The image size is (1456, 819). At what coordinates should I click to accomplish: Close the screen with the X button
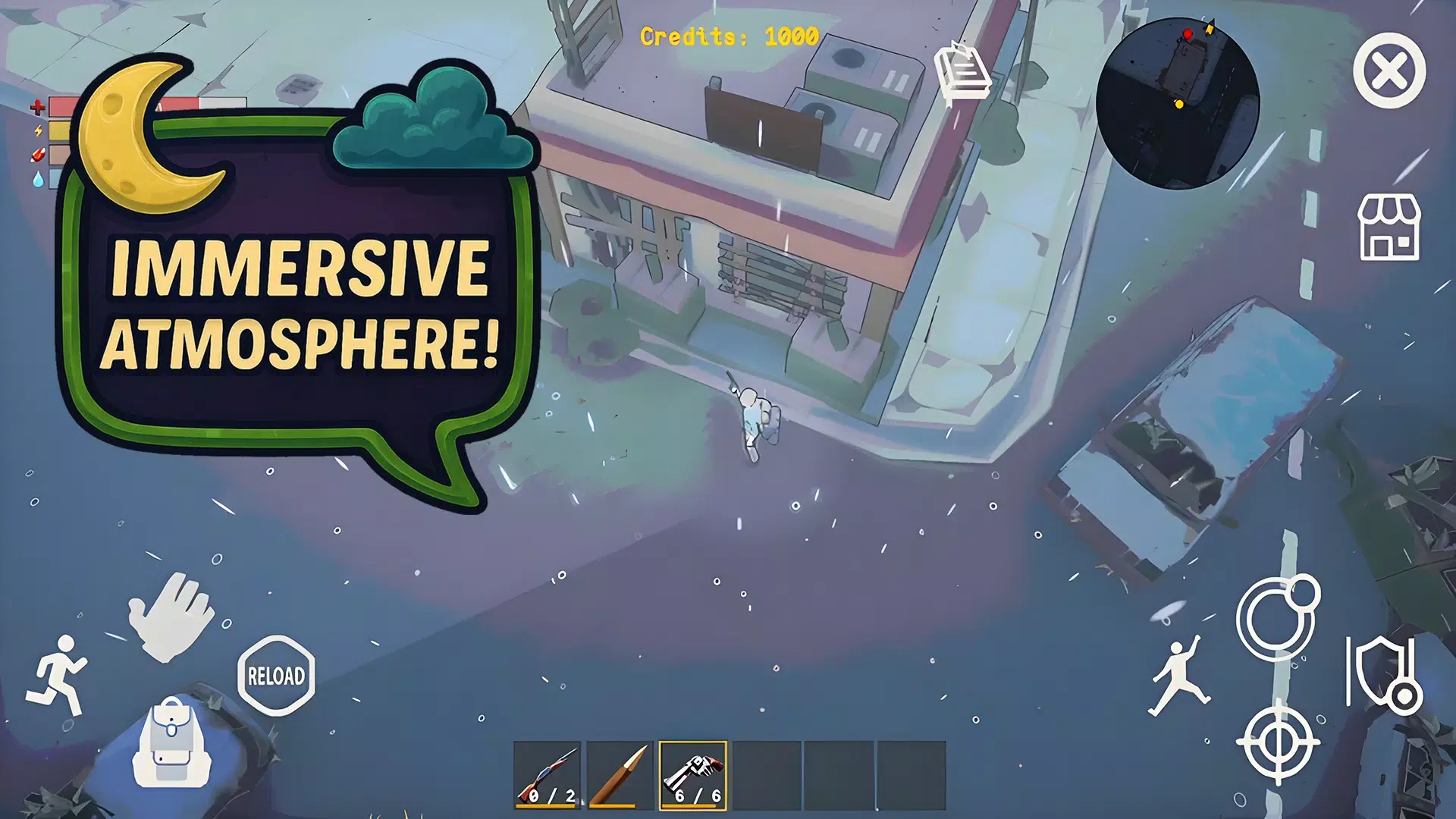coord(1390,74)
